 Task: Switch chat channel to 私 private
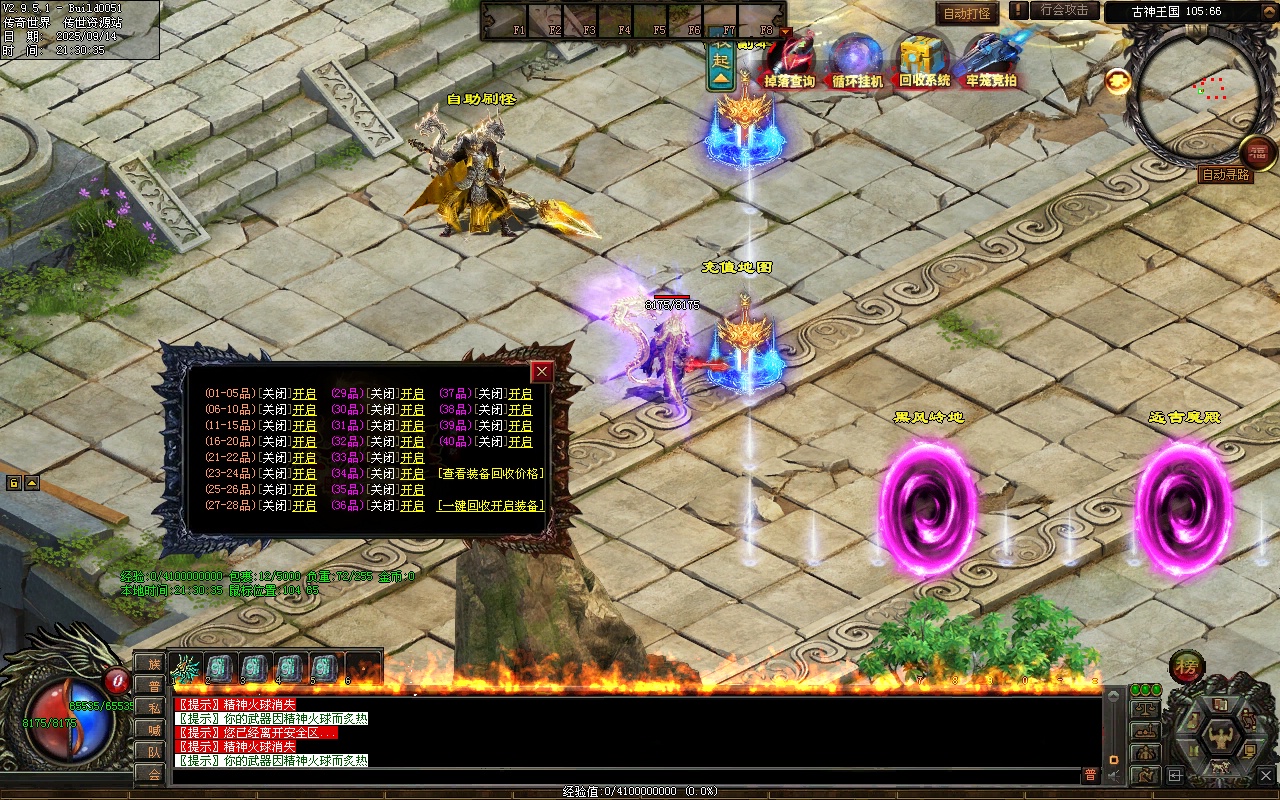154,707
